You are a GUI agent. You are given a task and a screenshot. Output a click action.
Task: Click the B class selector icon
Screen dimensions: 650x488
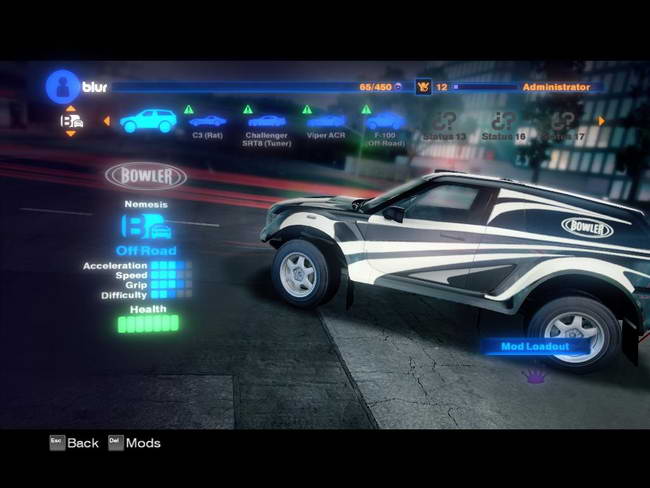71,121
